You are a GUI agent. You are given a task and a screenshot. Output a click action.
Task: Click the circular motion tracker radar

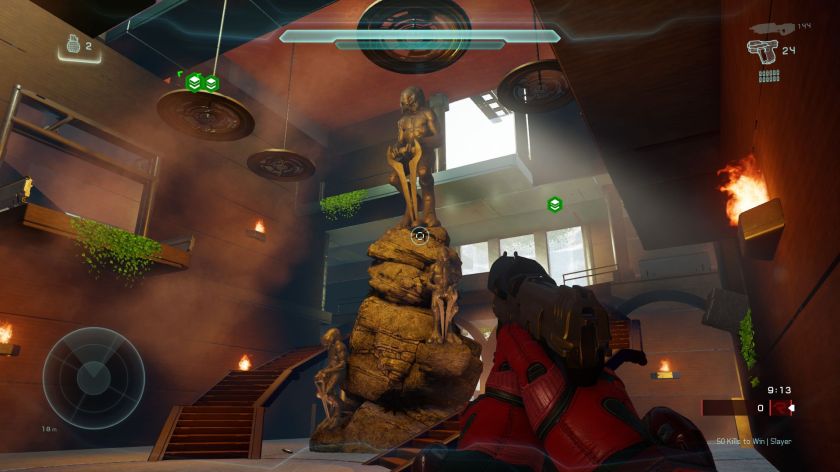[x=93, y=378]
